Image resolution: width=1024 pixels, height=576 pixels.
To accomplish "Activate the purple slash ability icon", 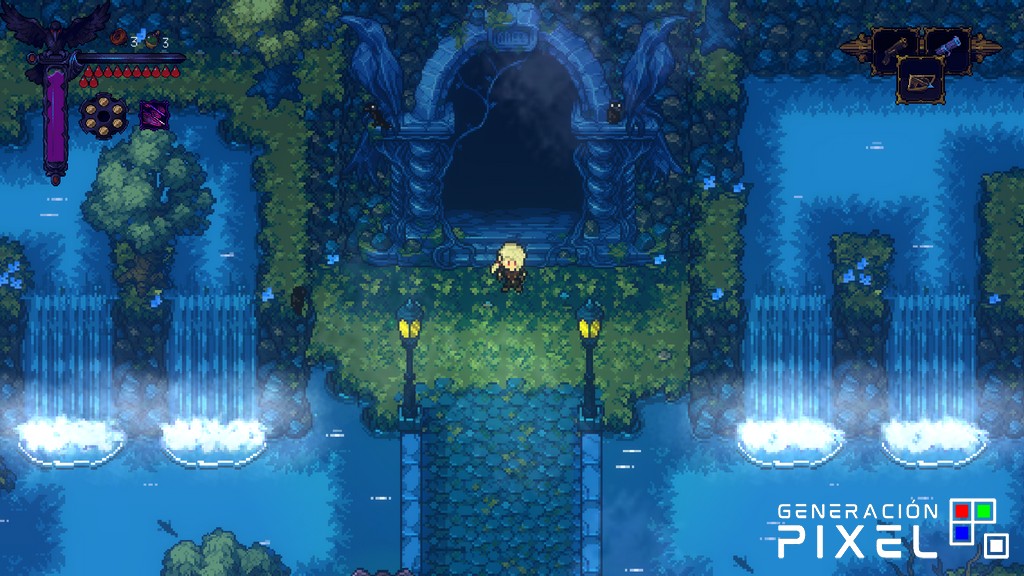I will click(x=153, y=115).
